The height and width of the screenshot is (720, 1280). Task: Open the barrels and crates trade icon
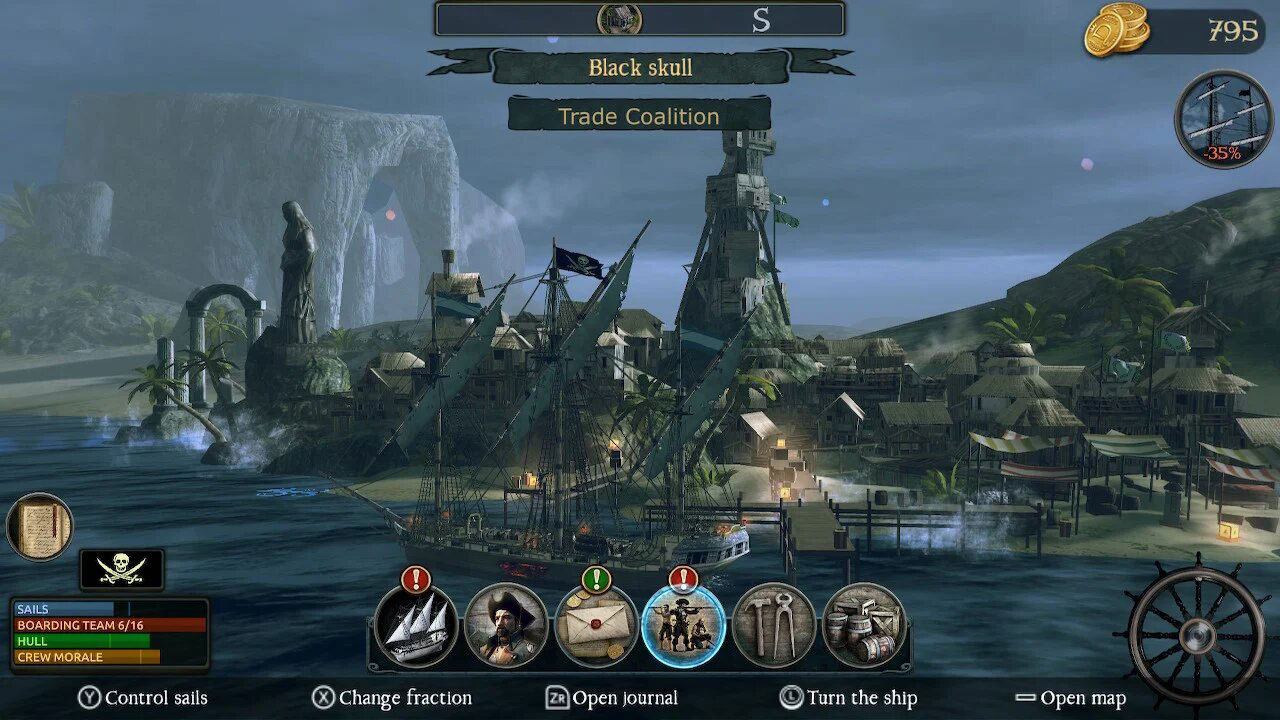pyautogui.click(x=864, y=626)
